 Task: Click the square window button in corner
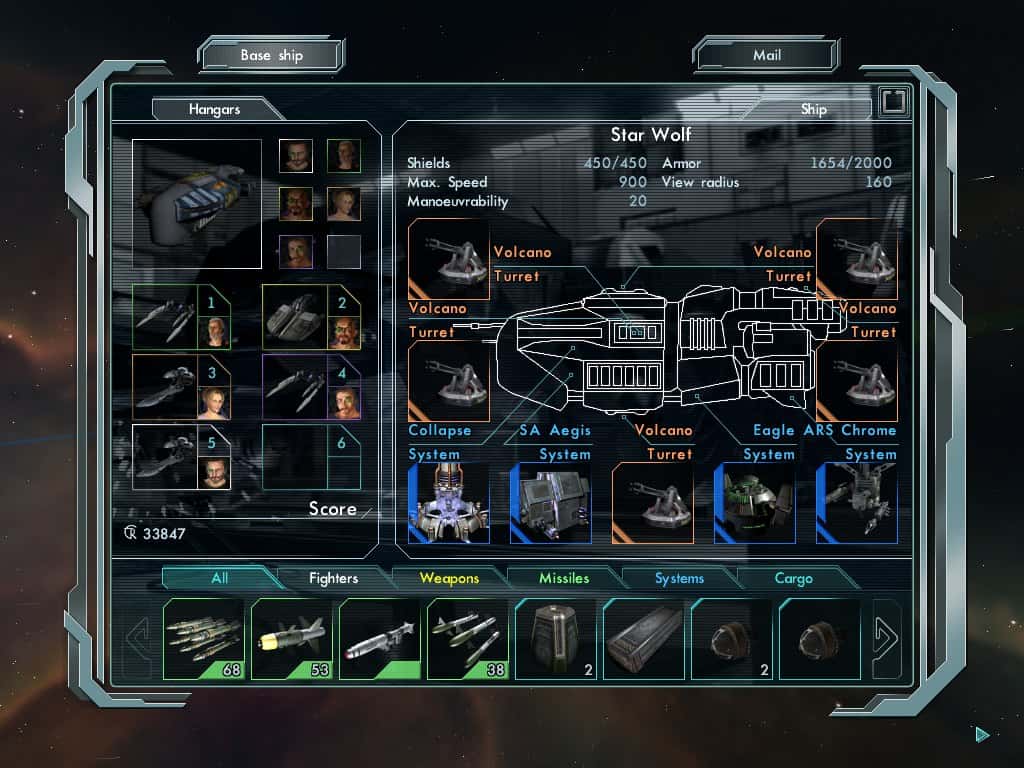pyautogui.click(x=893, y=102)
